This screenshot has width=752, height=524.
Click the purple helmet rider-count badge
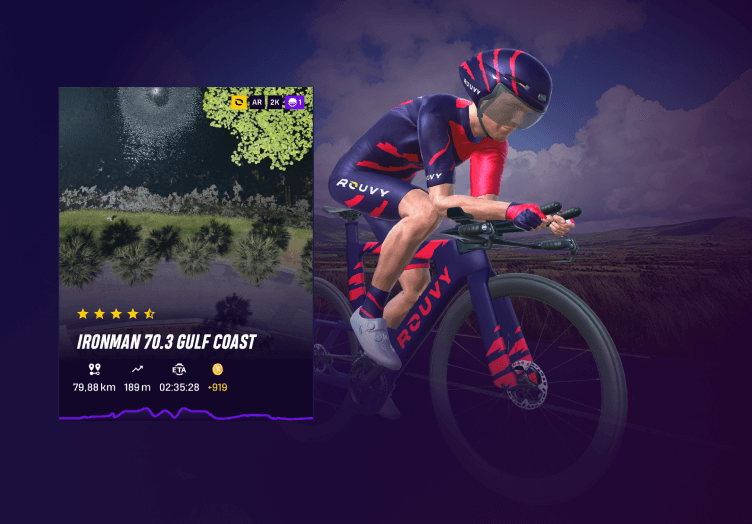click(294, 102)
